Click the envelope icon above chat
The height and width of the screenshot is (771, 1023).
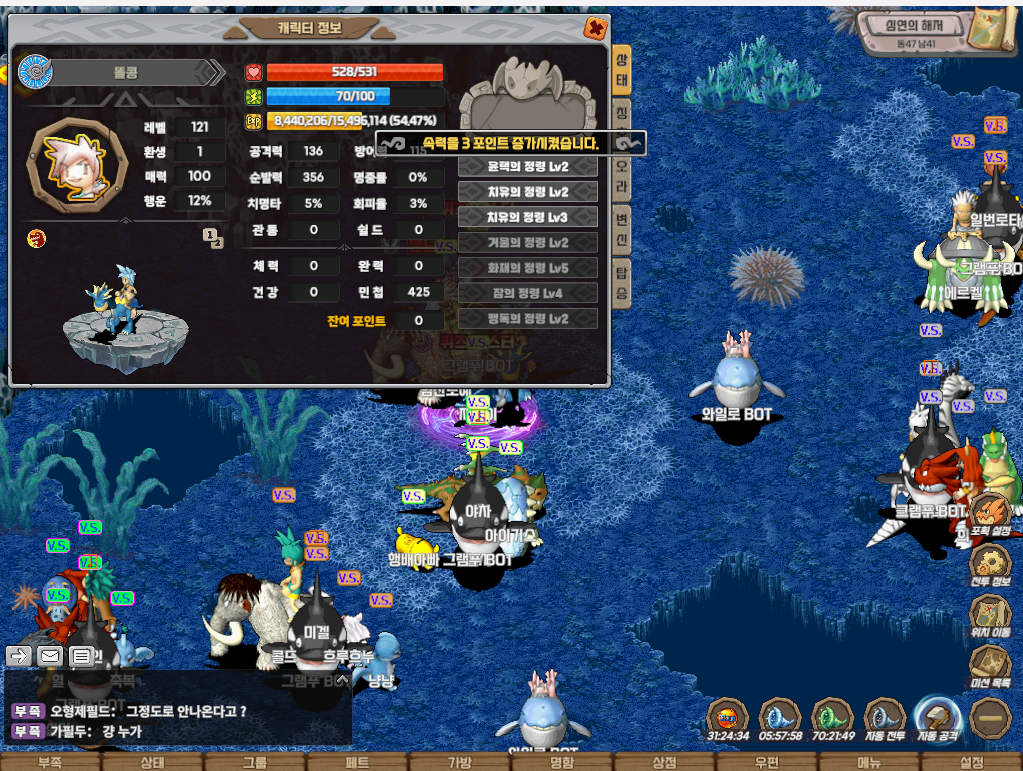point(51,656)
